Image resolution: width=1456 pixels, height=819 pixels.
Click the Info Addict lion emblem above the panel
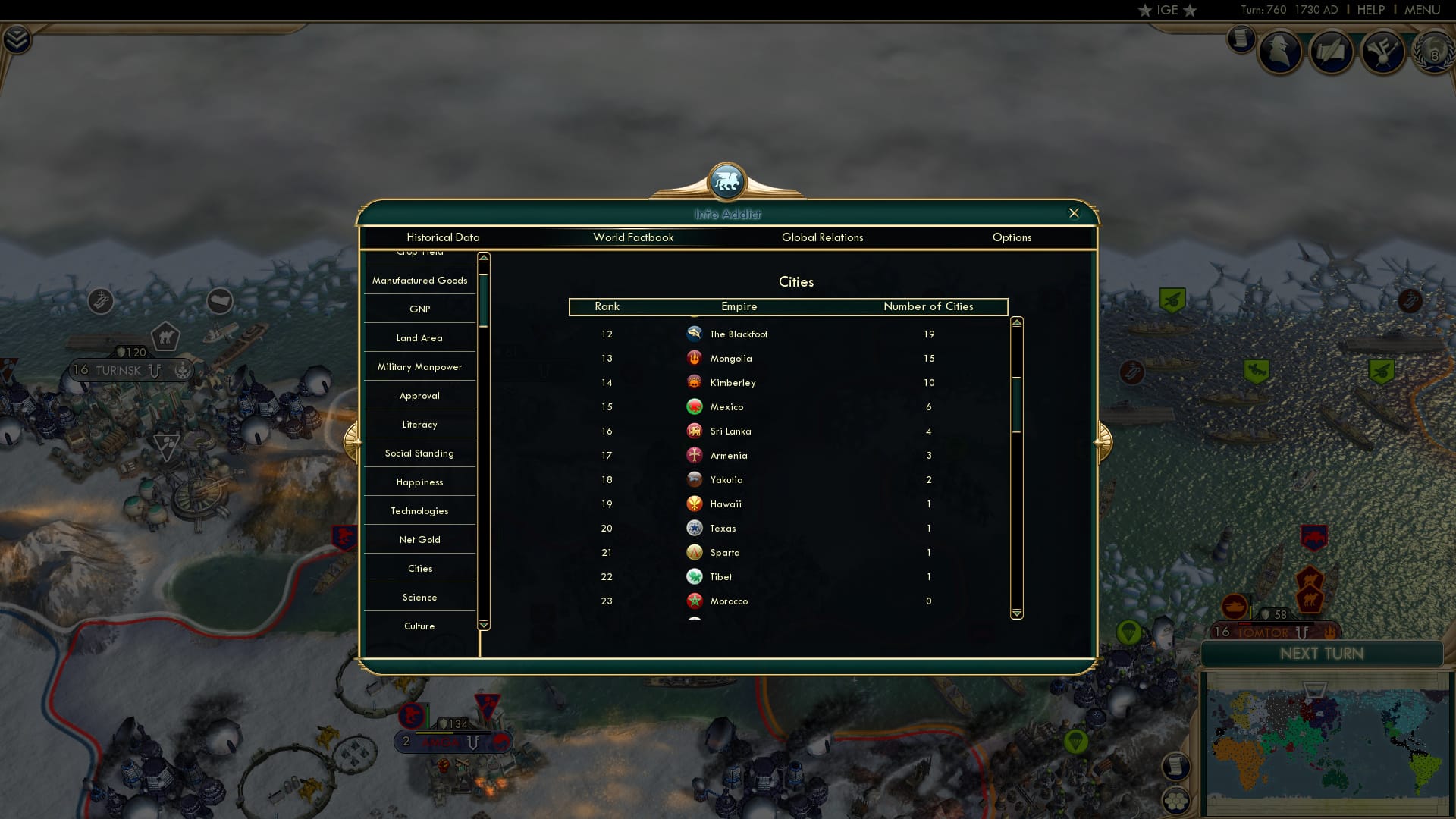pos(726,181)
